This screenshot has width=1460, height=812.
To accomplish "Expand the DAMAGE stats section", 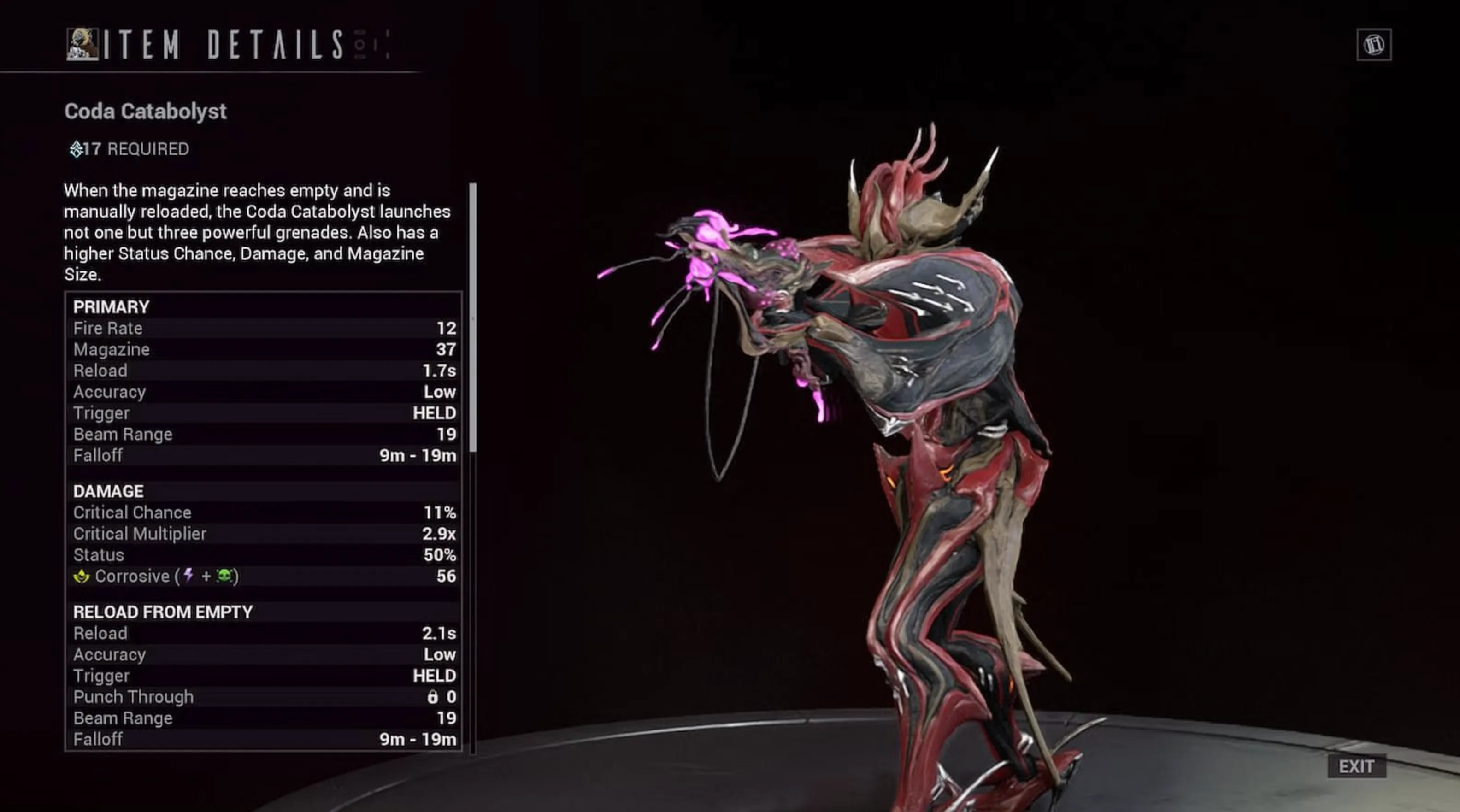I will tap(108, 491).
